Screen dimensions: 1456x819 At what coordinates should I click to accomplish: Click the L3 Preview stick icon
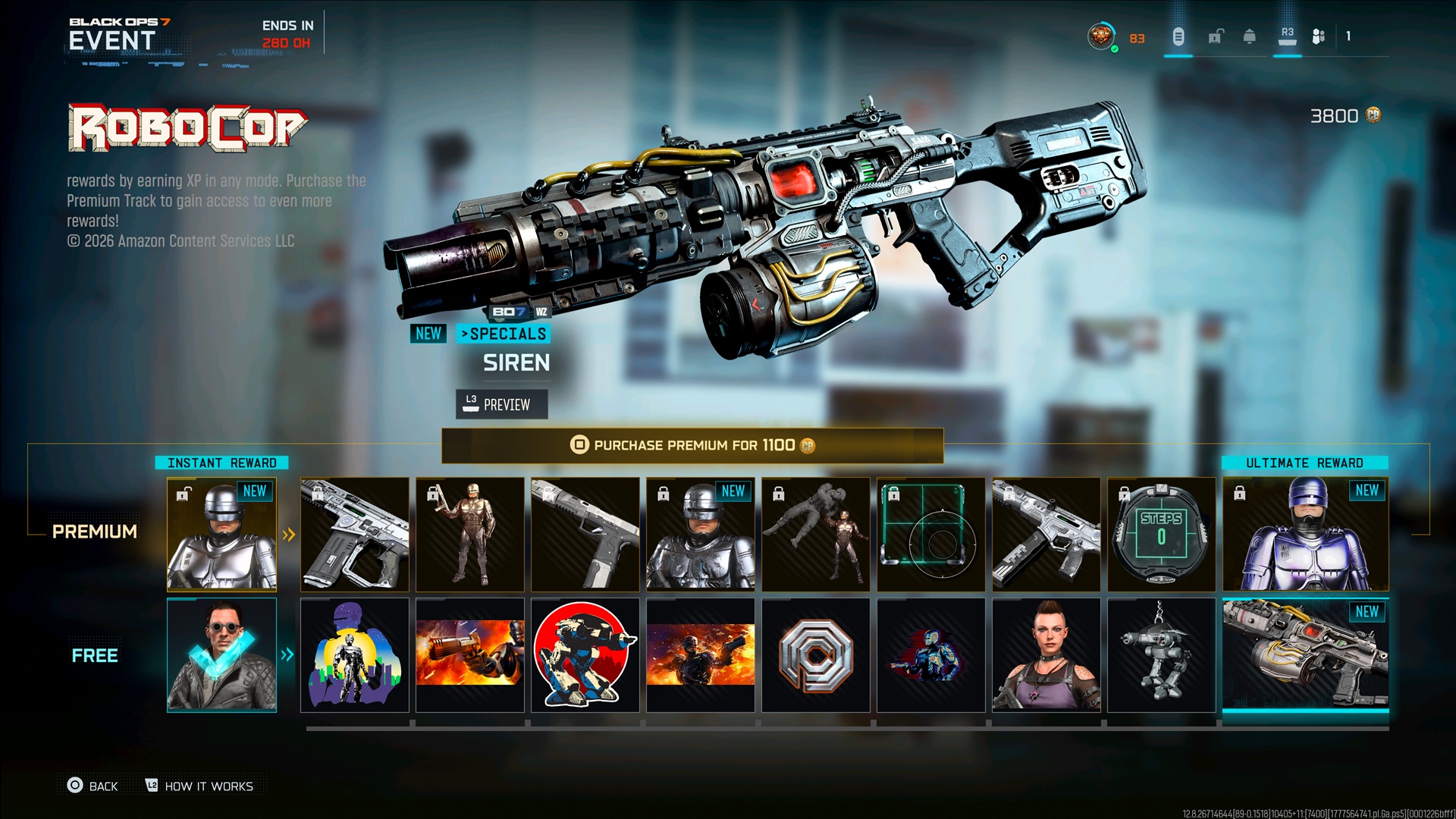[469, 404]
